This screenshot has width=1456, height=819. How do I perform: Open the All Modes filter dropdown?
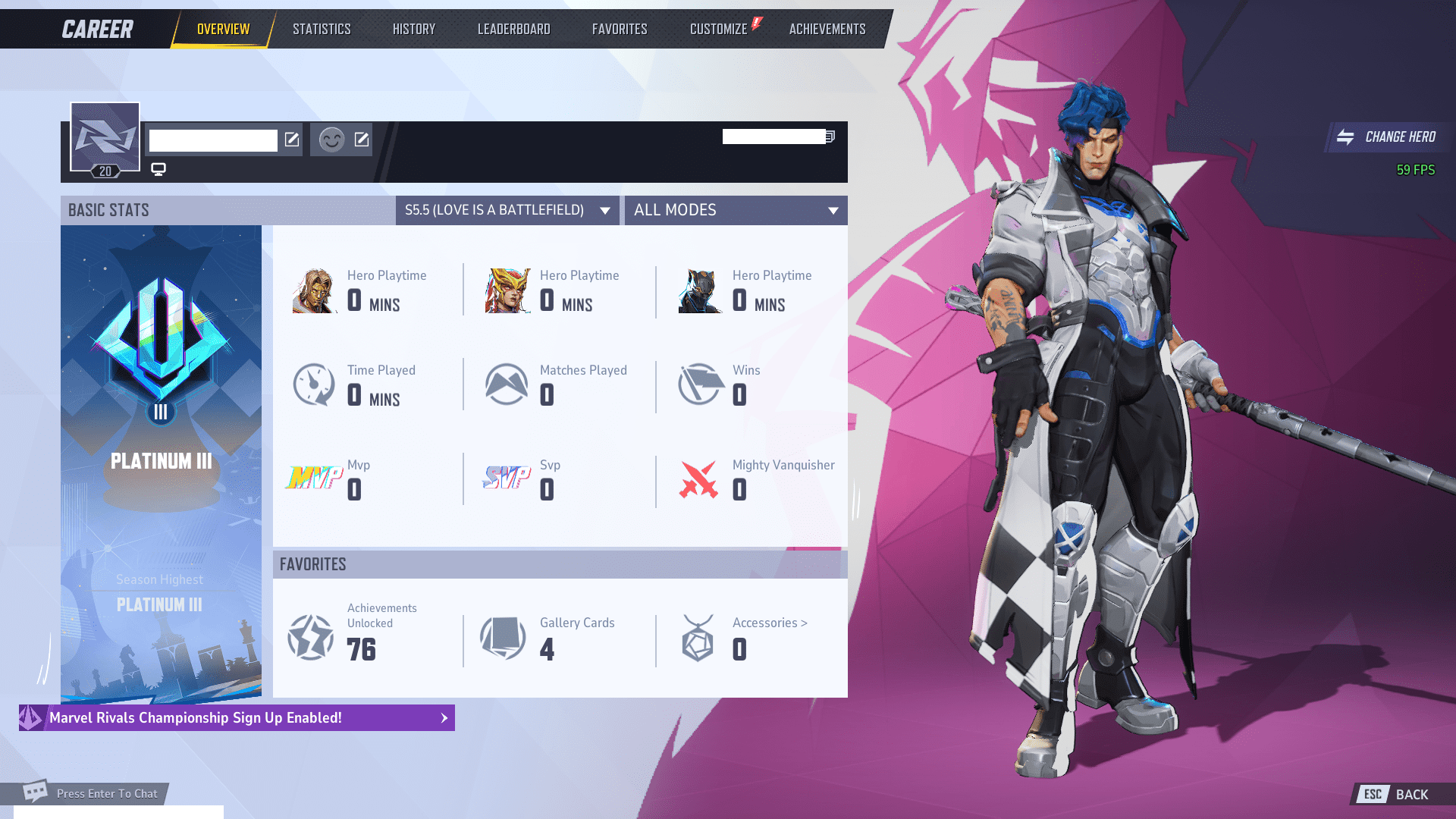click(734, 210)
